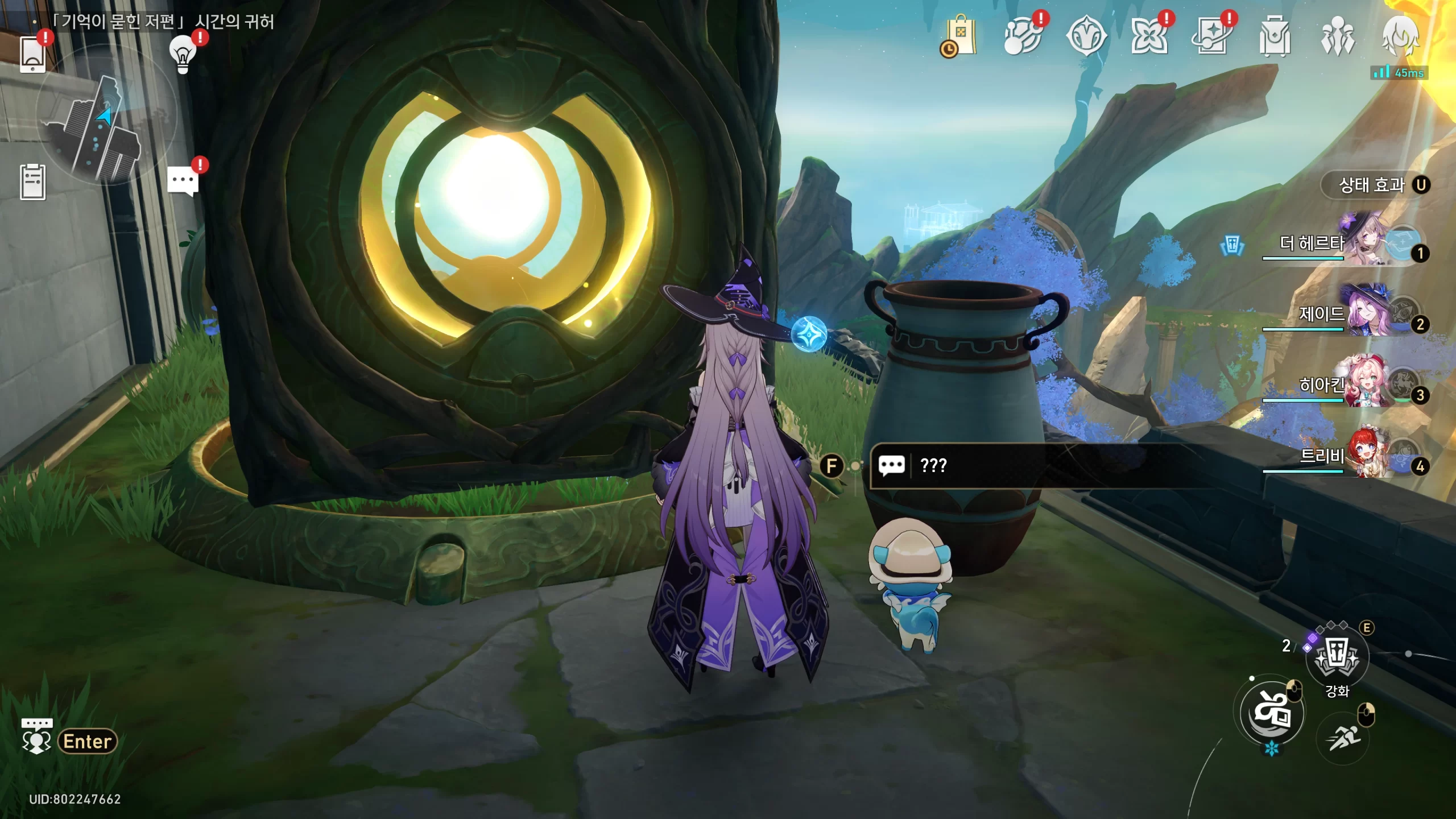Open the shopping bag store icon
Viewport: 1456px width, 819px height.
(x=960, y=36)
